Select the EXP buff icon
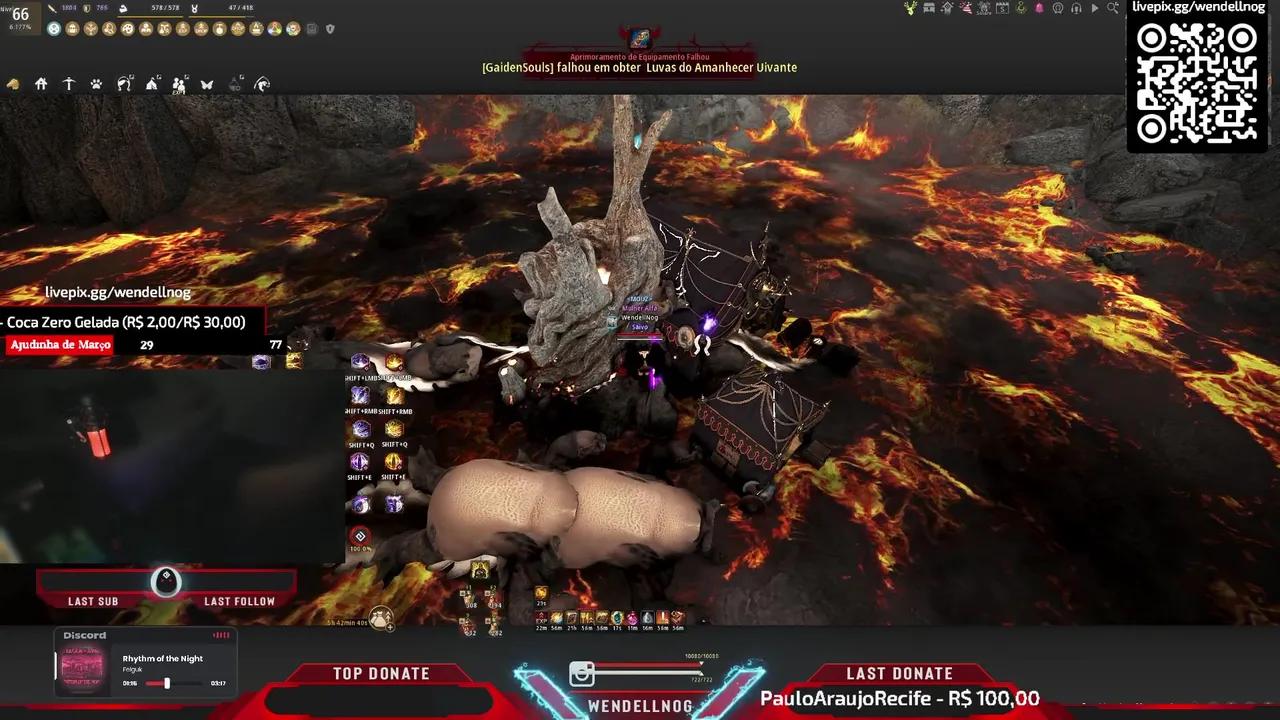Viewport: 1280px width, 720px height. (542, 619)
